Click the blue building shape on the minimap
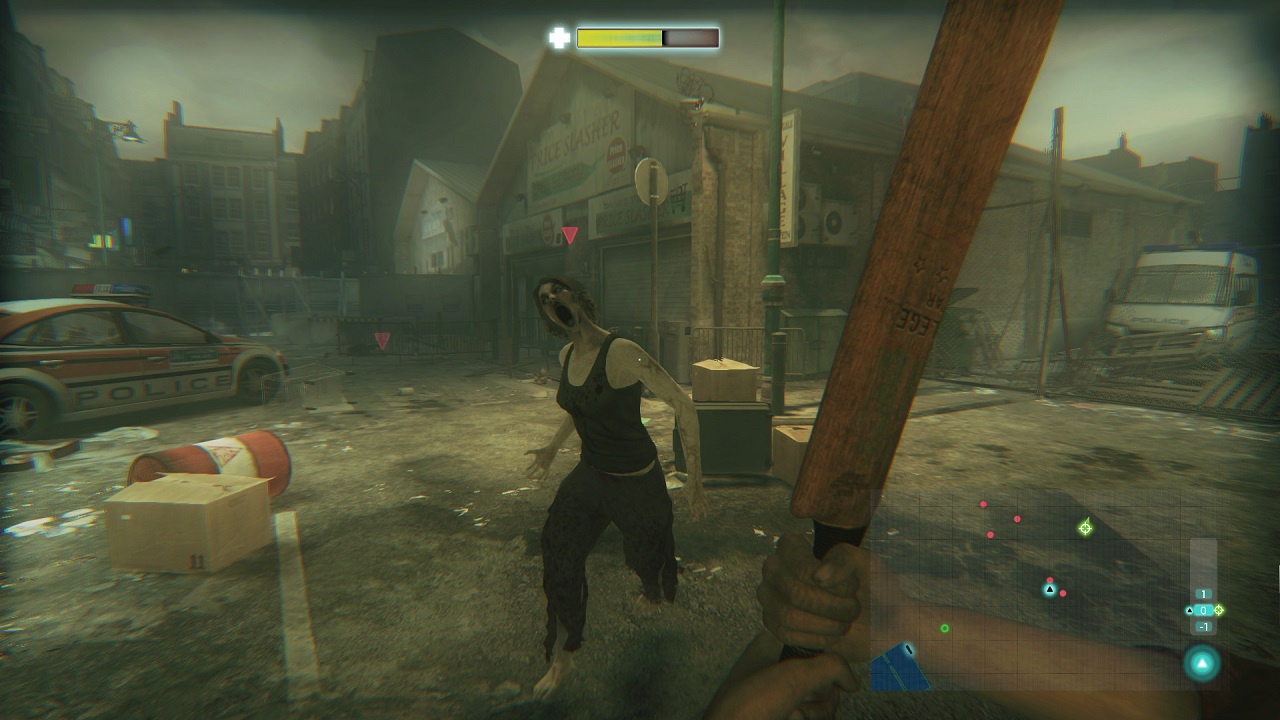 tap(898, 669)
